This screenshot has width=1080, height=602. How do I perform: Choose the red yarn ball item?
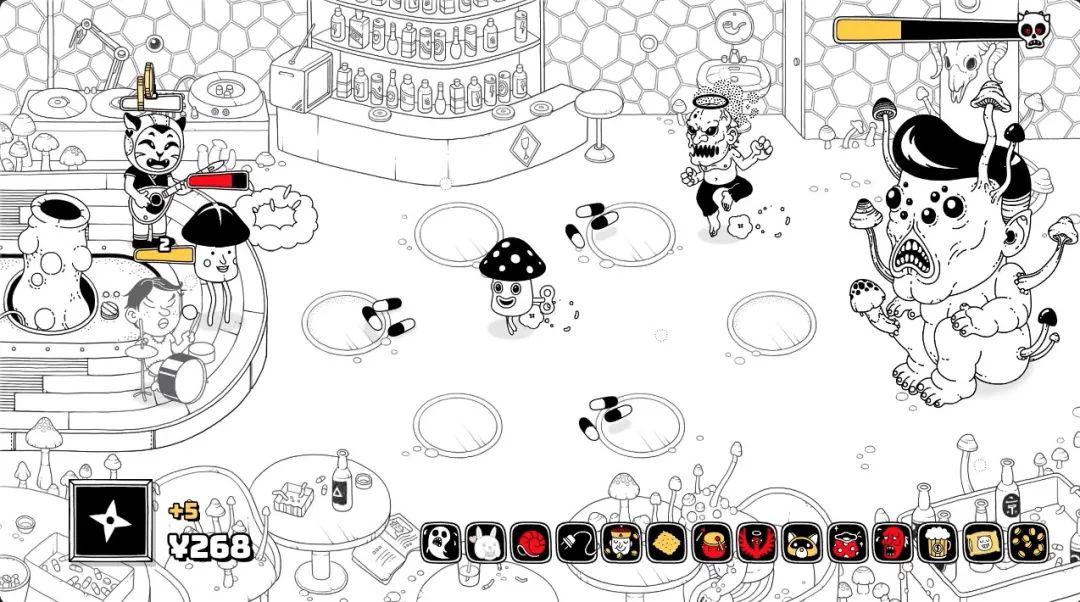point(531,543)
